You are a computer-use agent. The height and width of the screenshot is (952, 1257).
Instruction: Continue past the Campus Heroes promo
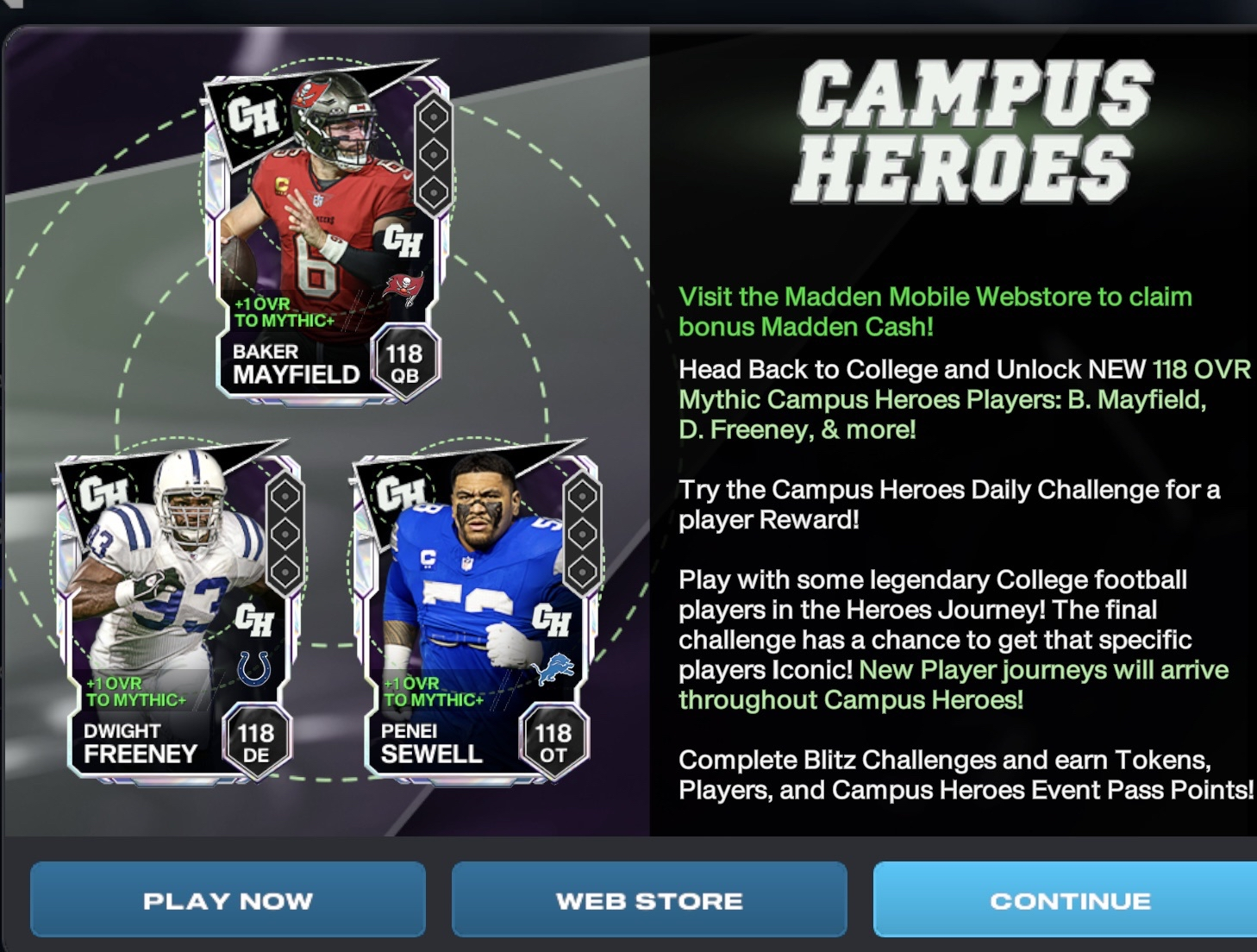click(x=1069, y=900)
